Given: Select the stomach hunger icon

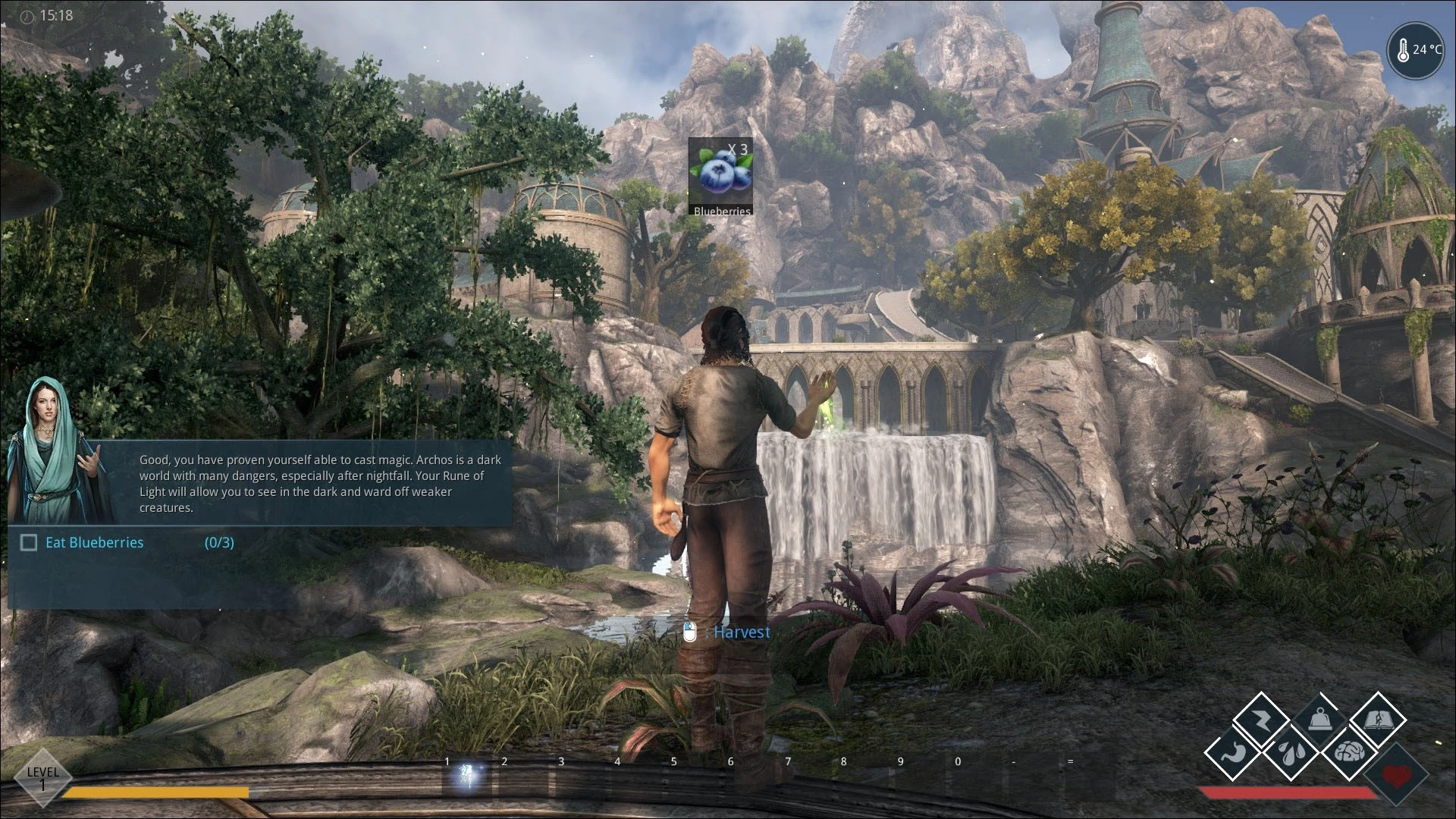Looking at the screenshot, I should point(1232,752).
